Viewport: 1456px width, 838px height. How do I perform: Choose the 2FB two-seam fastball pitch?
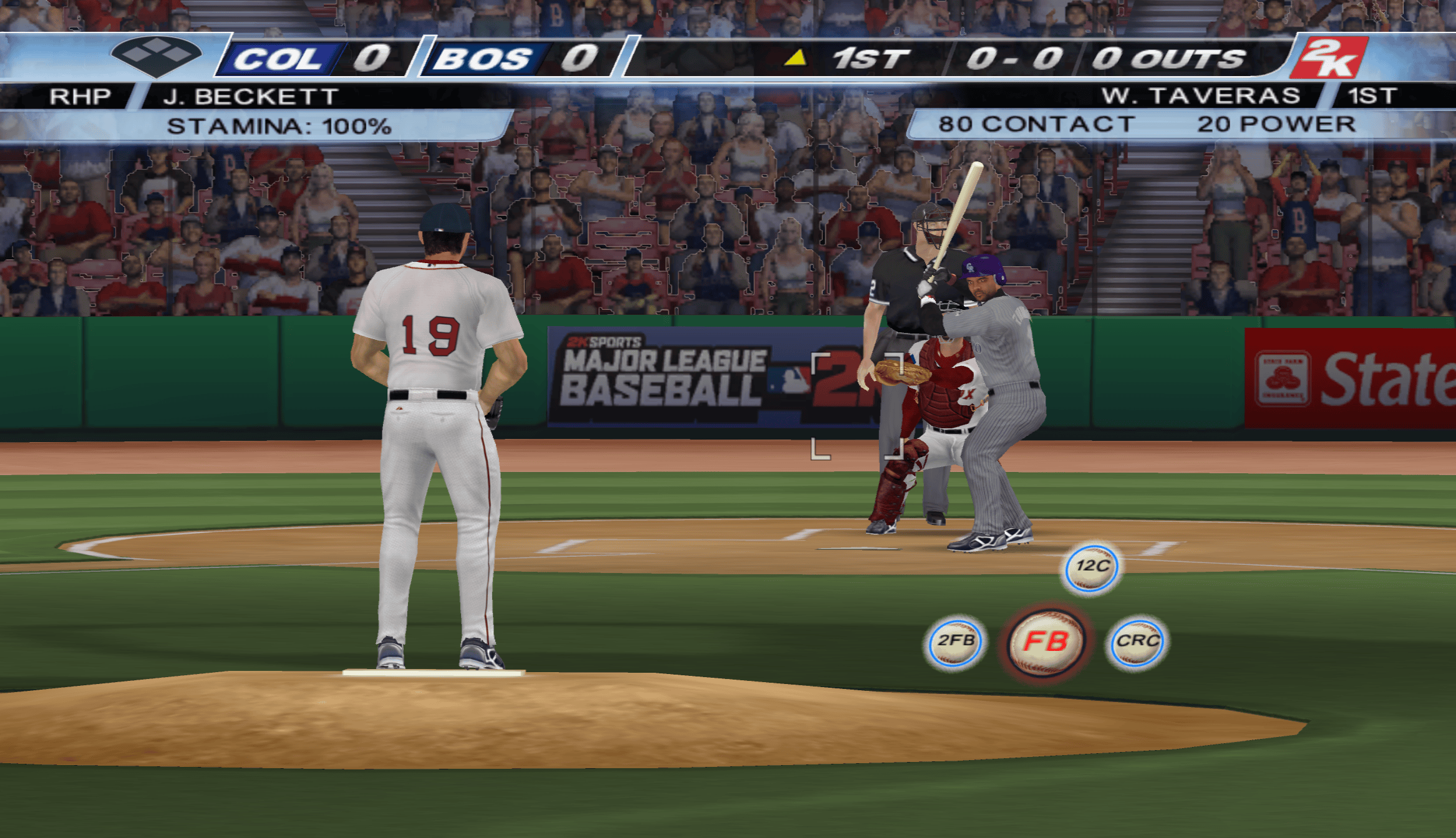955,642
